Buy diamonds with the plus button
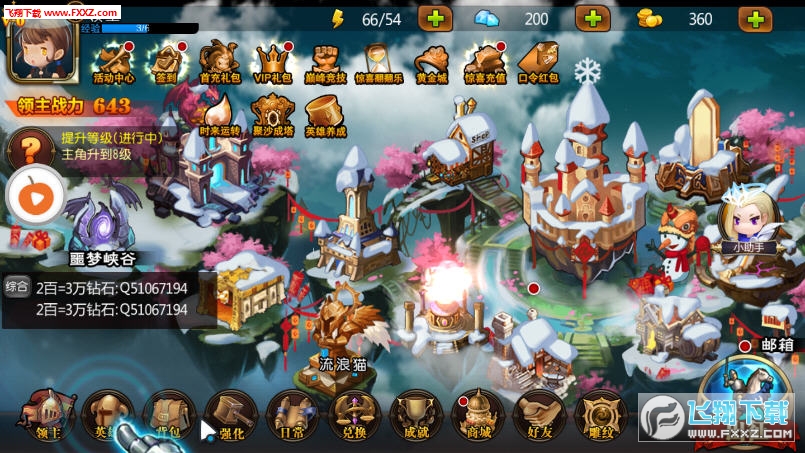The width and height of the screenshot is (805, 453). [592, 19]
